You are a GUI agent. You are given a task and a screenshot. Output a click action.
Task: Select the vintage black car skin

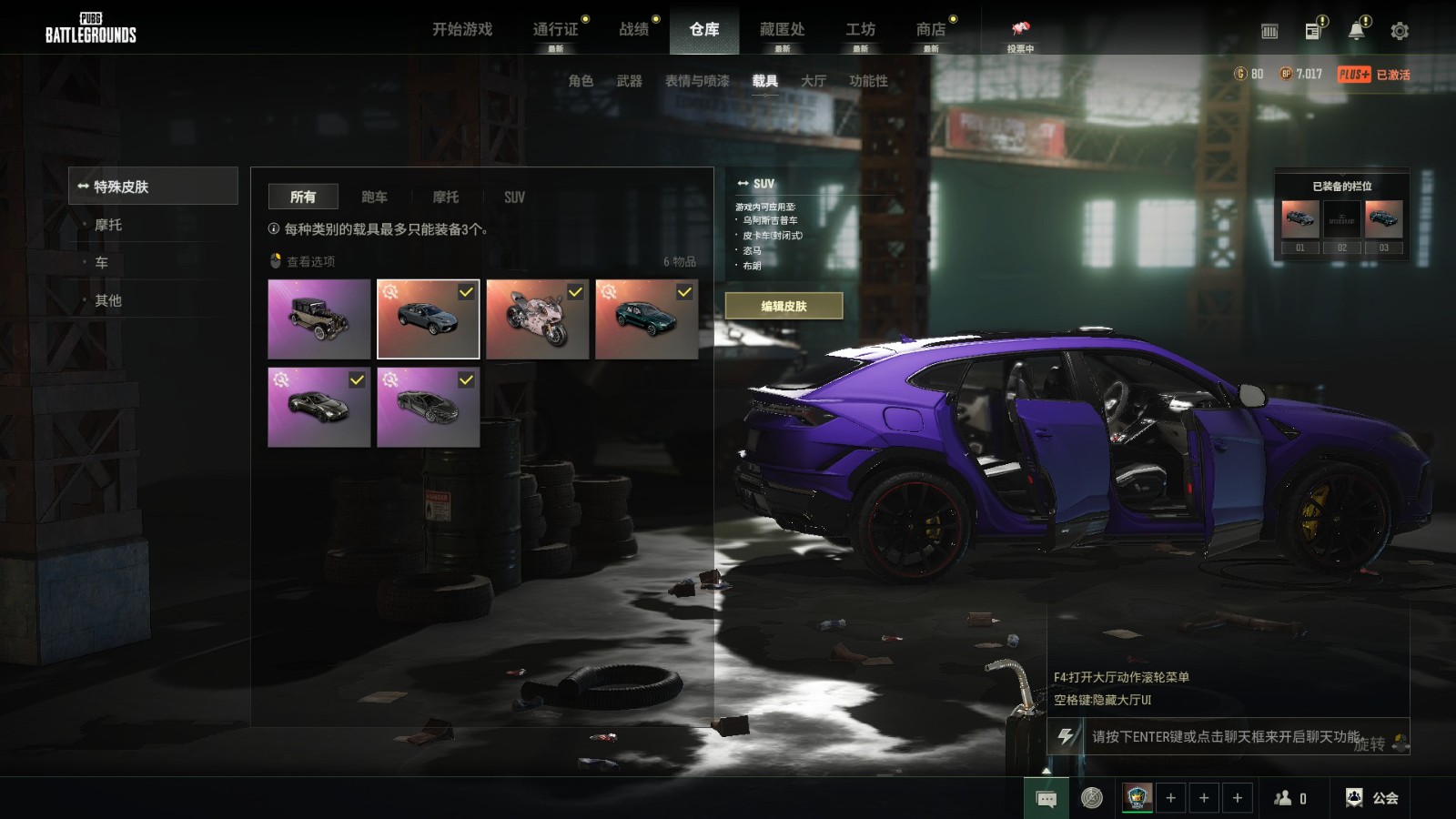click(x=319, y=319)
